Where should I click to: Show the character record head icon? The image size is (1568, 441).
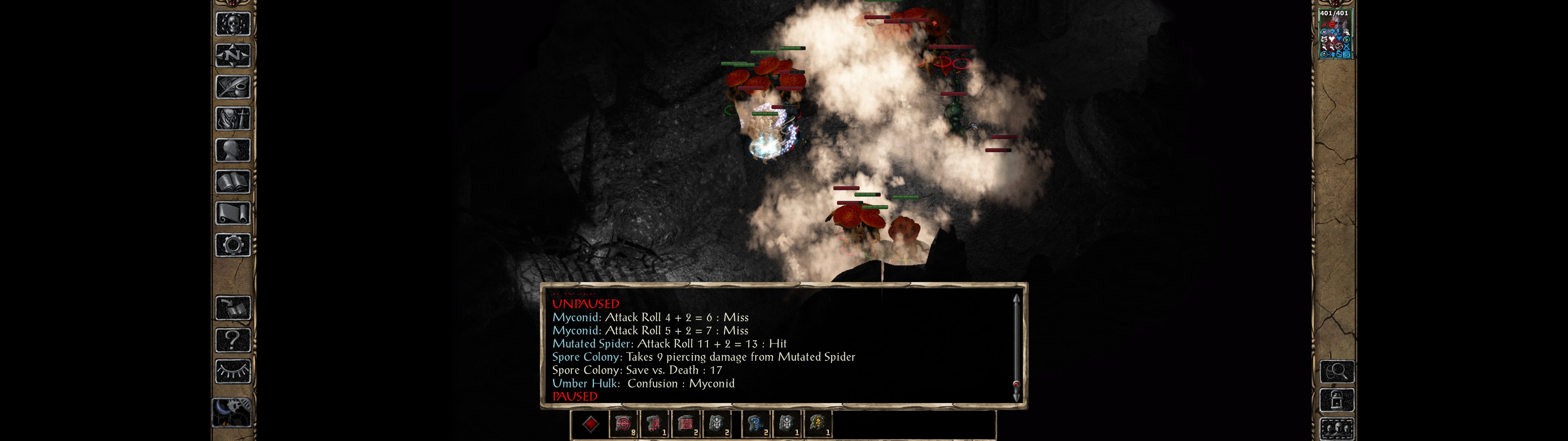tap(232, 150)
